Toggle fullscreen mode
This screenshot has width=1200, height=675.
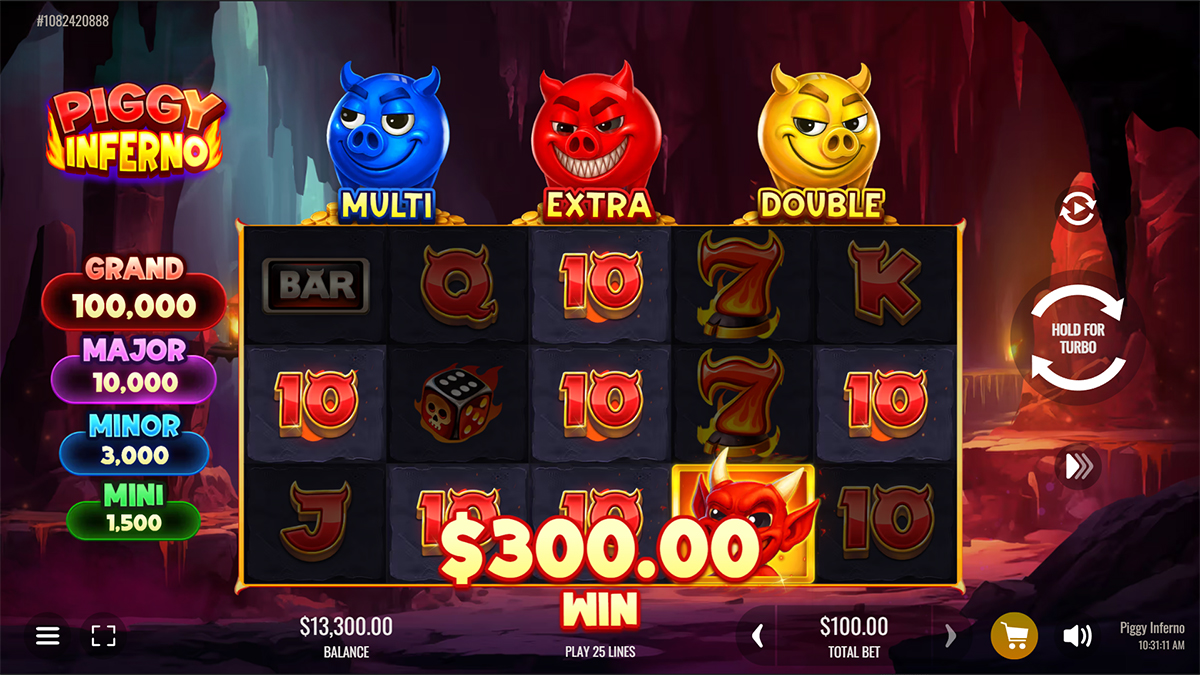[x=103, y=635]
